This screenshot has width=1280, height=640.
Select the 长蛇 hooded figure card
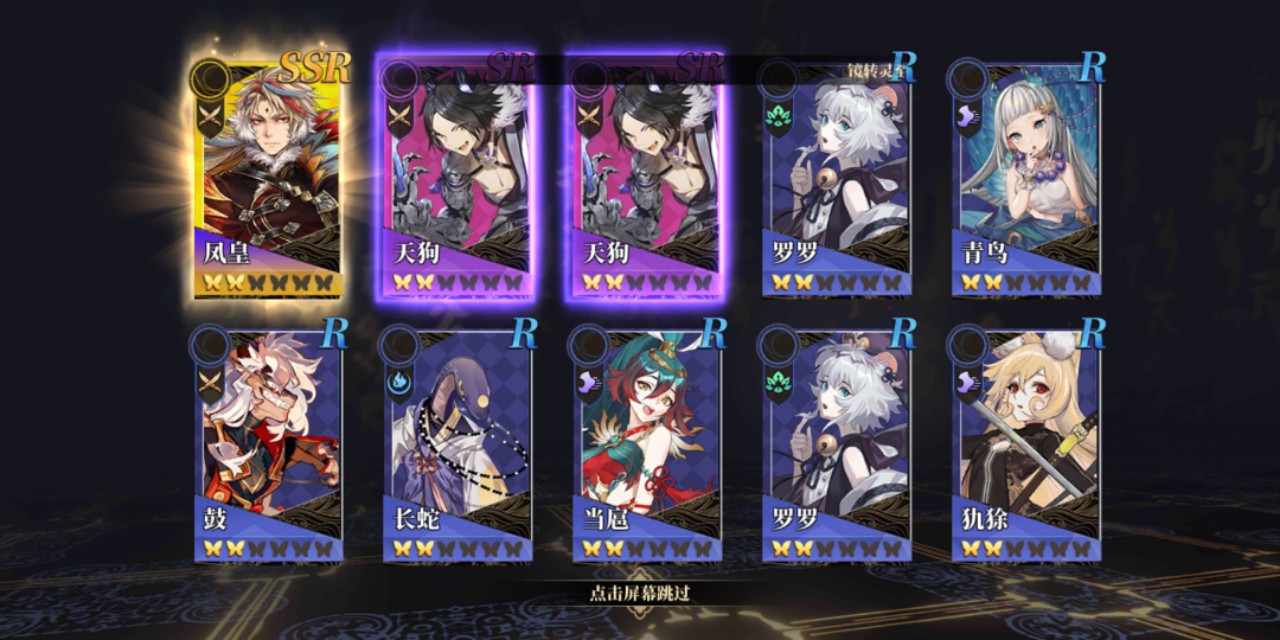coord(459,445)
